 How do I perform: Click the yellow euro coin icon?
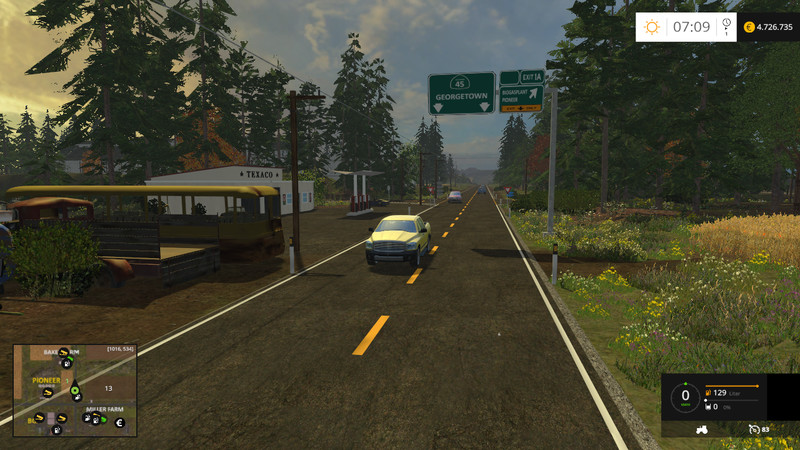pos(749,27)
